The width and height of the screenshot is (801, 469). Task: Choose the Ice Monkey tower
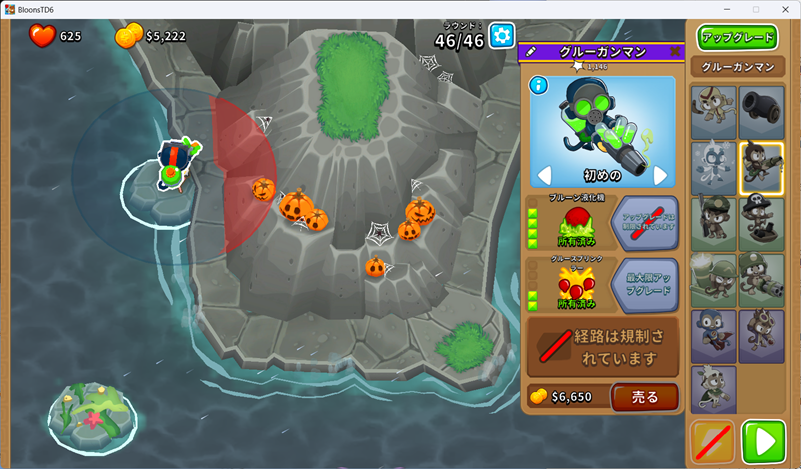pyautogui.click(x=713, y=168)
